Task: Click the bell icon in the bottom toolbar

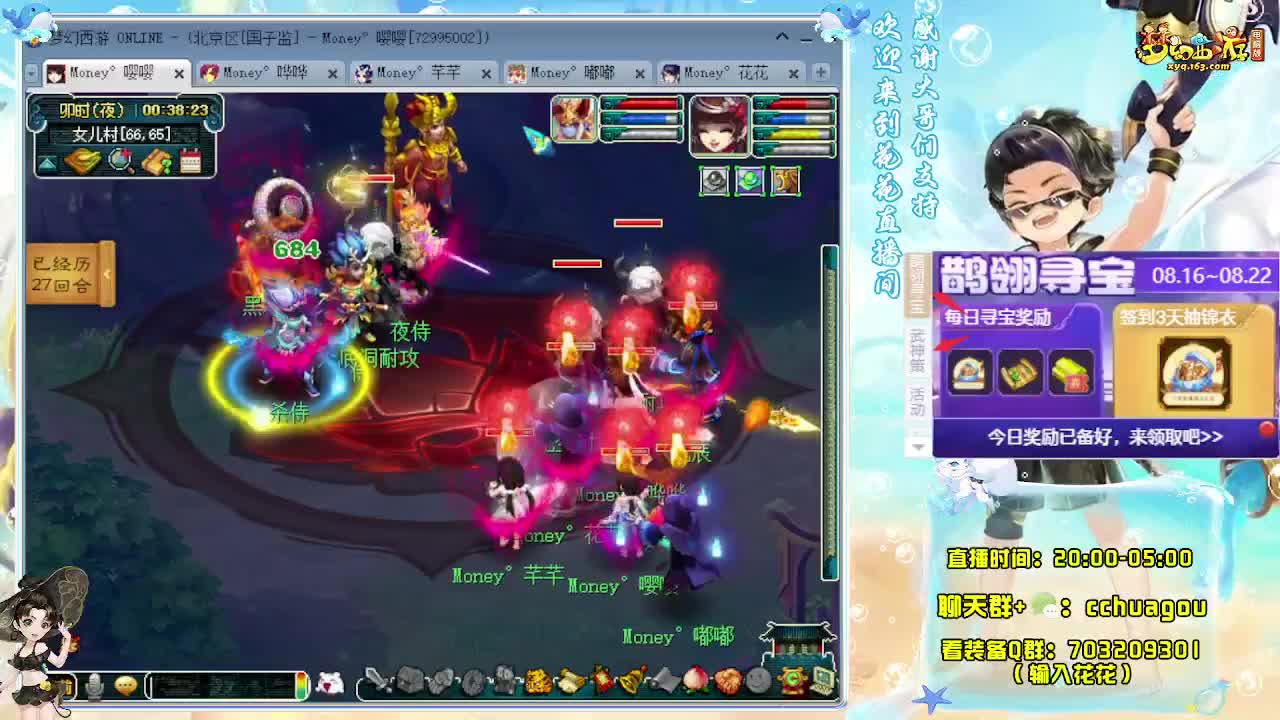Action: pyautogui.click(x=632, y=679)
